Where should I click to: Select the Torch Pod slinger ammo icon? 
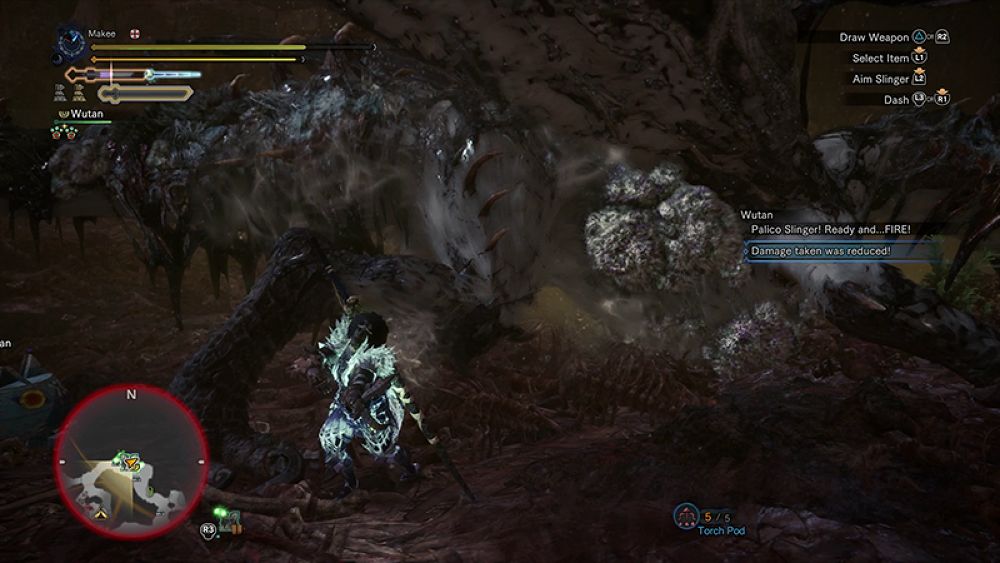(x=686, y=516)
